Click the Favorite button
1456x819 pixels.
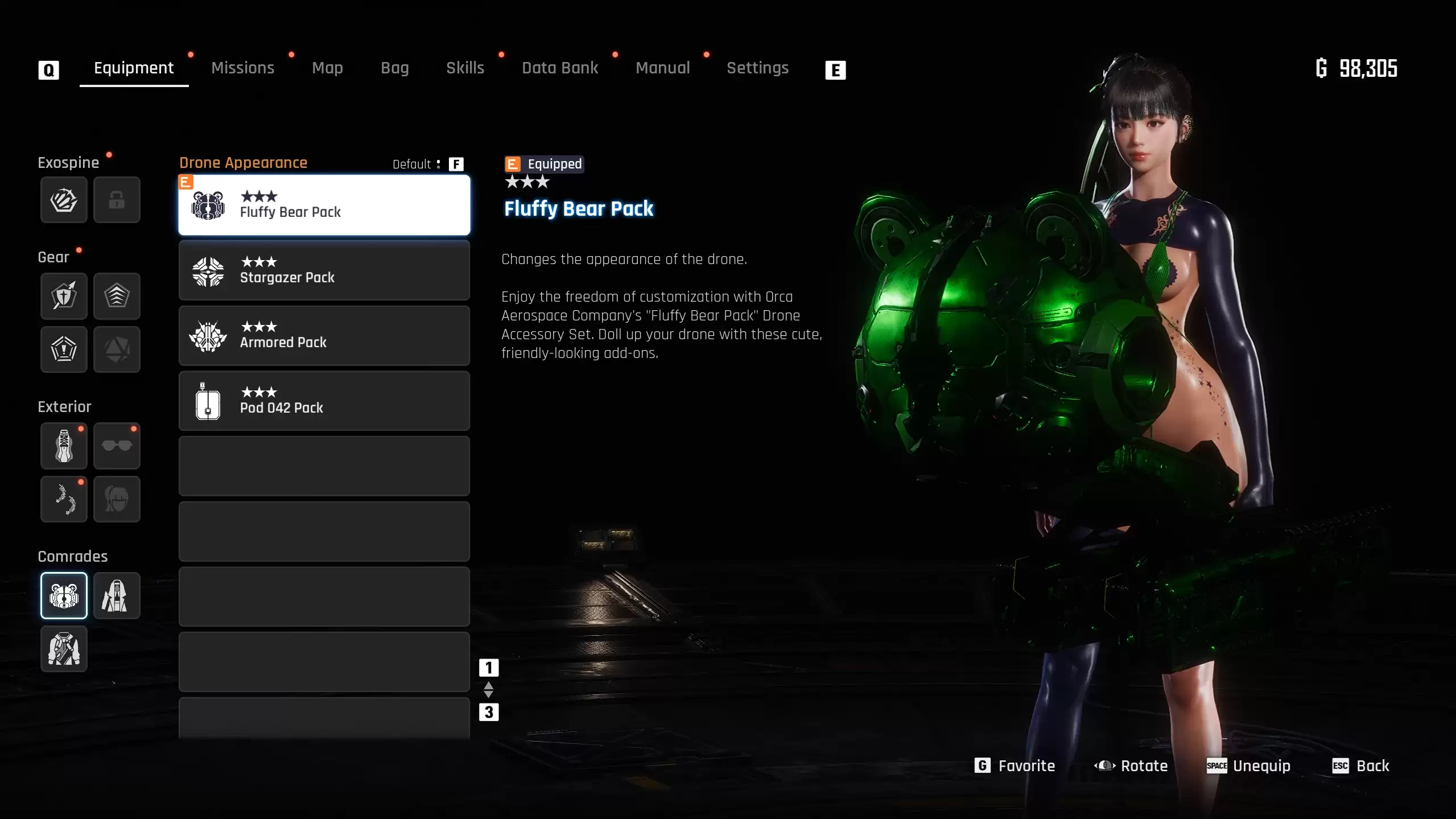pos(1015,766)
